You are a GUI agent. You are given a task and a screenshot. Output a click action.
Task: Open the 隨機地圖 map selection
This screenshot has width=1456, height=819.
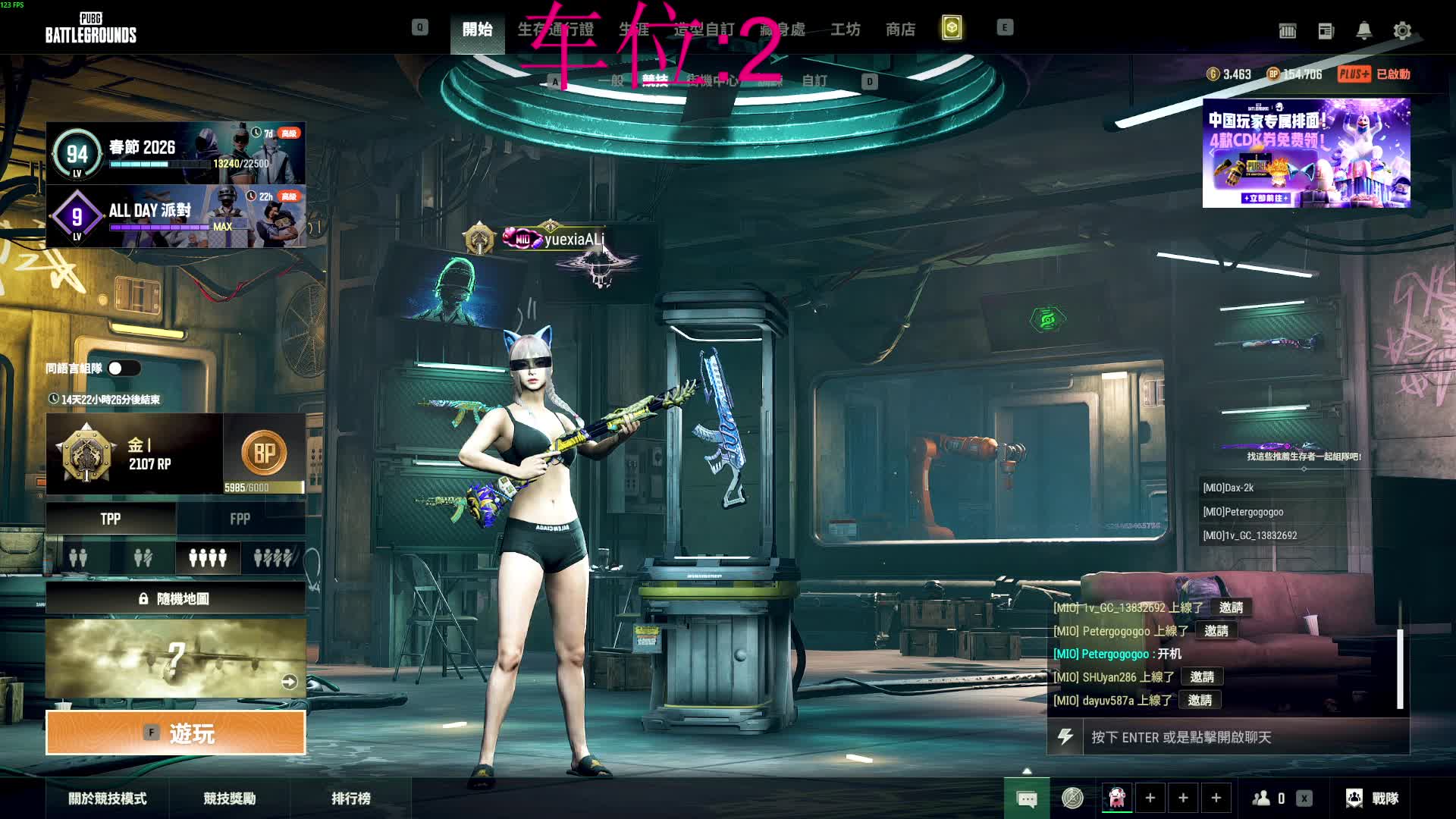176,599
